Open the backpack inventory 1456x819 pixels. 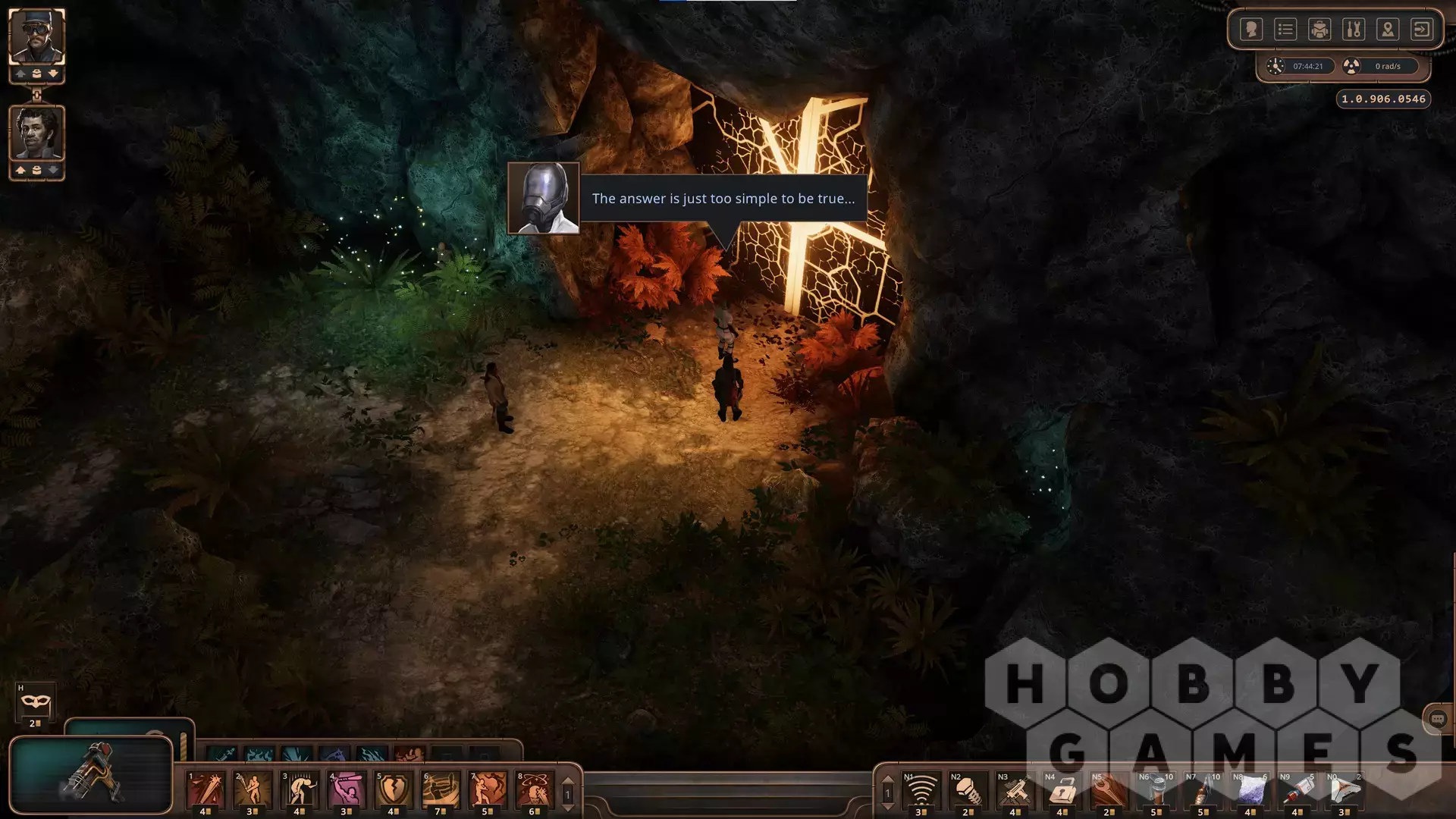(x=1319, y=30)
